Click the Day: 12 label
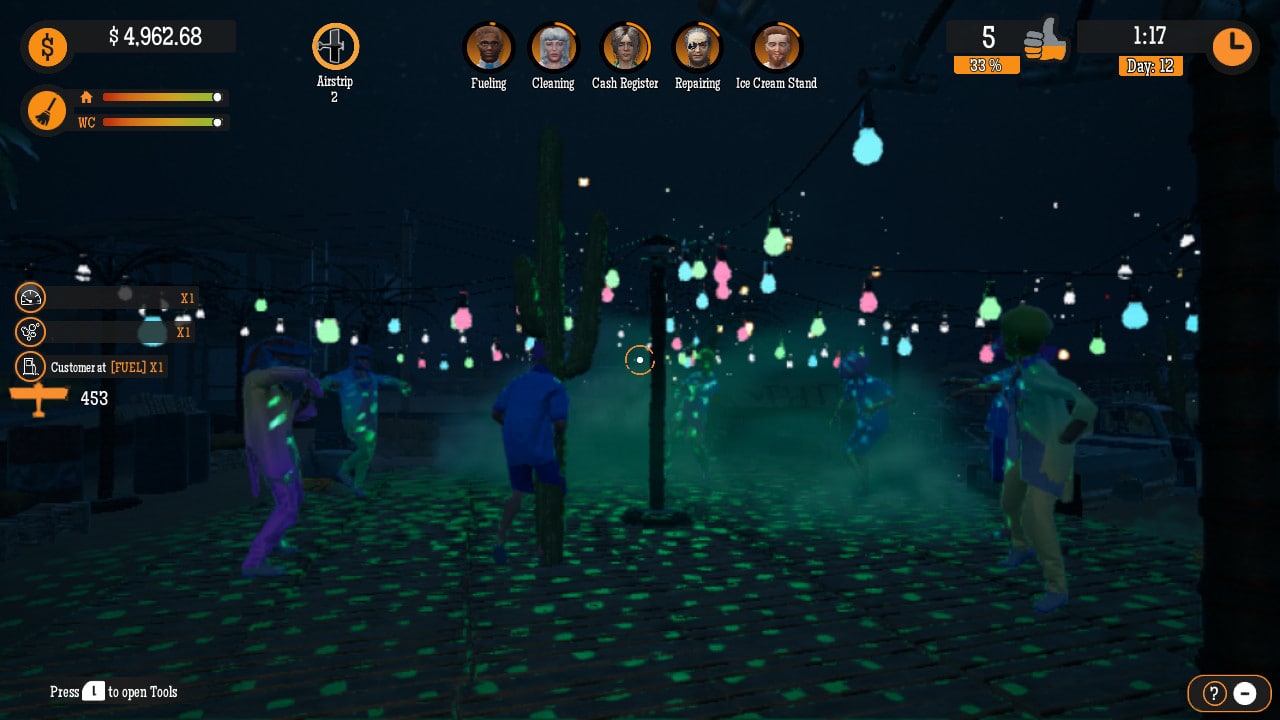Viewport: 1280px width, 720px height. pyautogui.click(x=1150, y=67)
